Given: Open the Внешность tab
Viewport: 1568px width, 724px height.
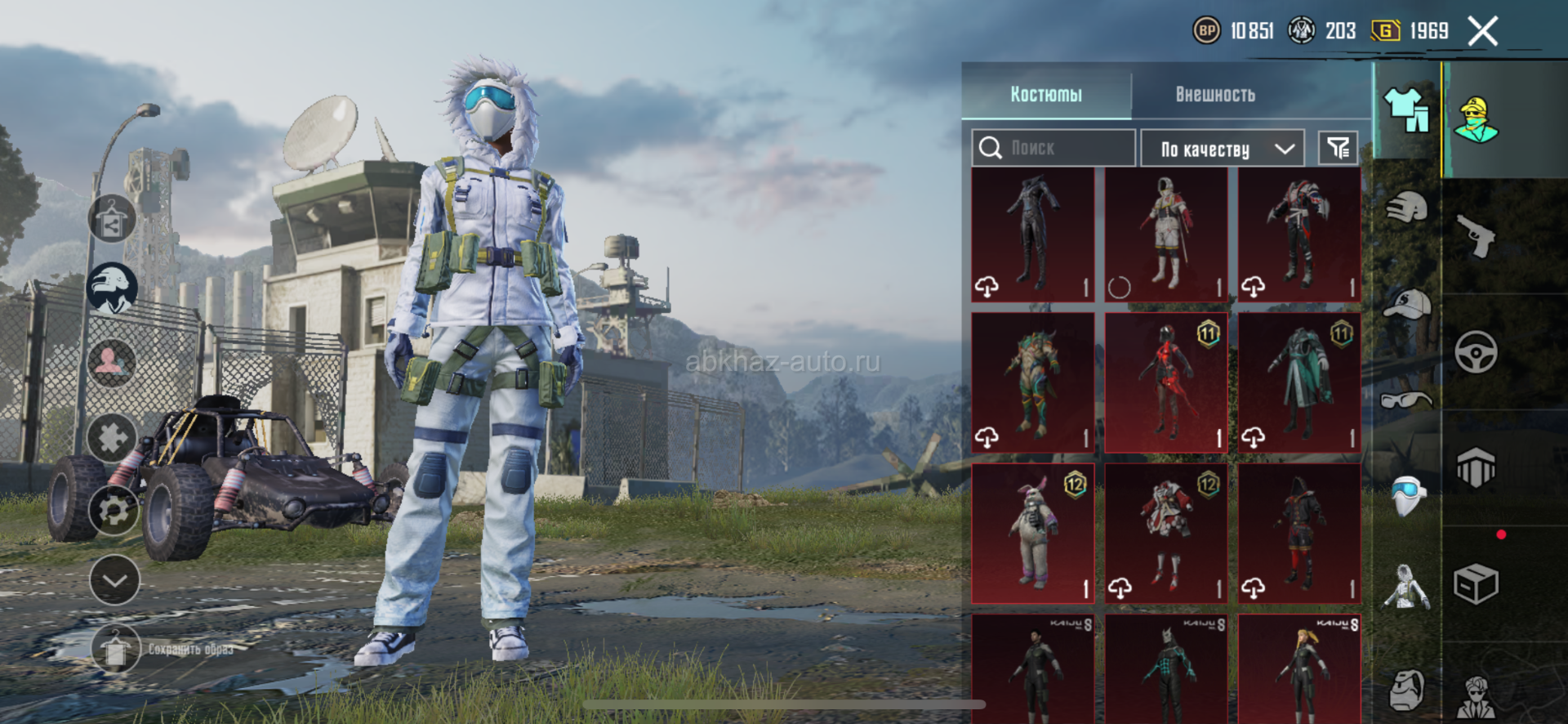Looking at the screenshot, I should 1214,94.
